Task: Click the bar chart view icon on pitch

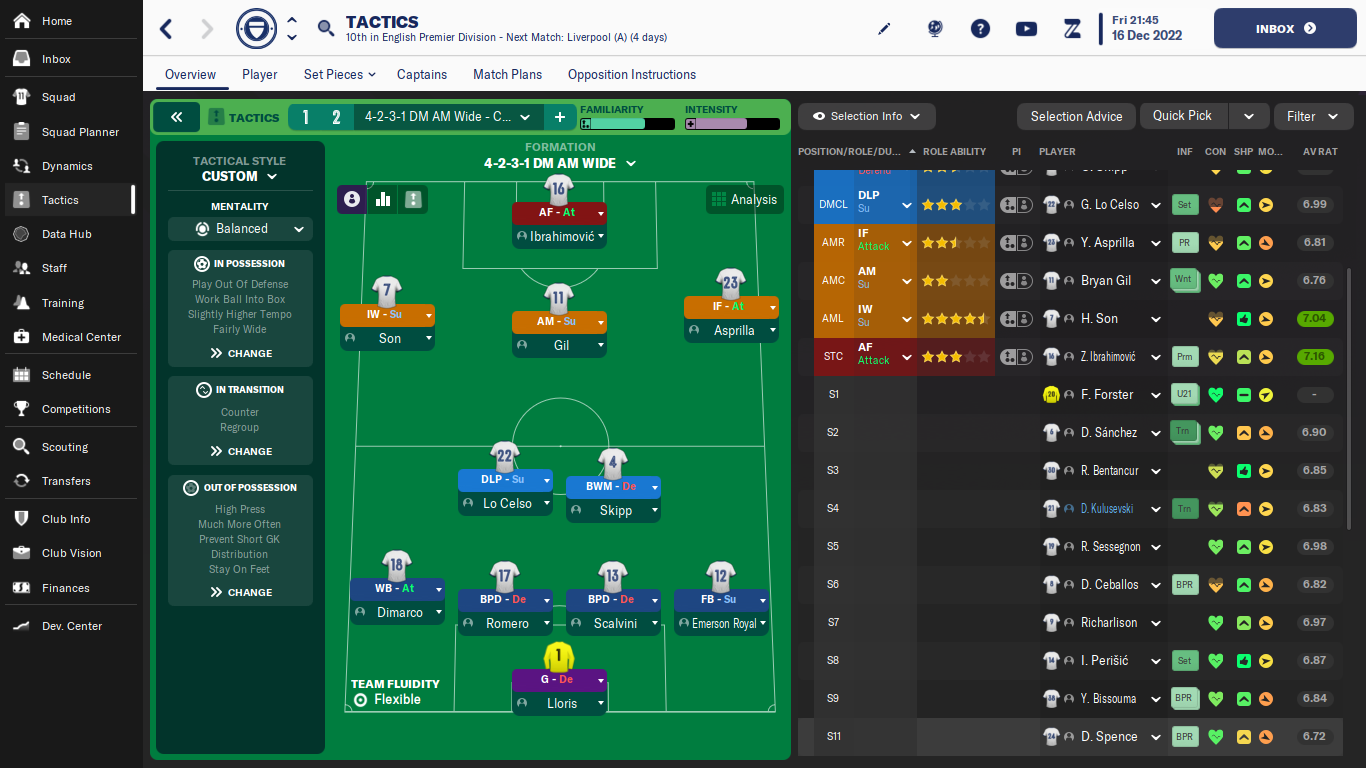Action: [x=382, y=199]
